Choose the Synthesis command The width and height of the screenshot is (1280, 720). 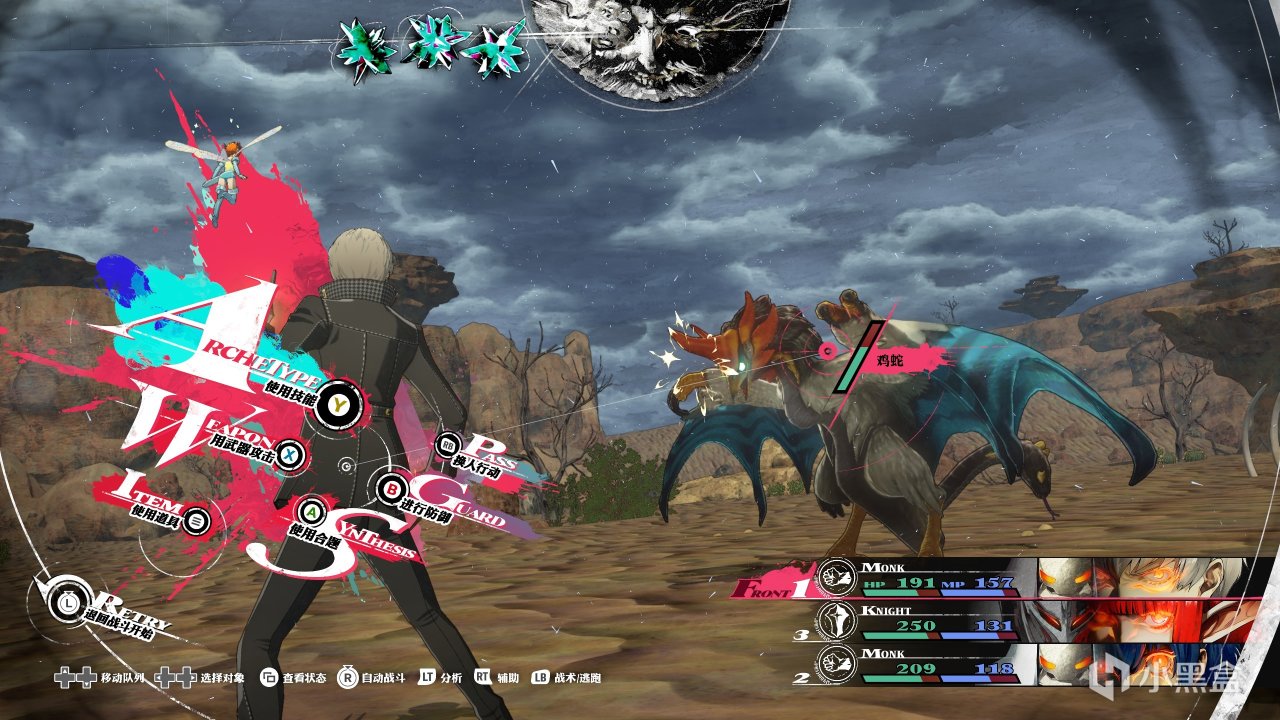pyautogui.click(x=313, y=512)
